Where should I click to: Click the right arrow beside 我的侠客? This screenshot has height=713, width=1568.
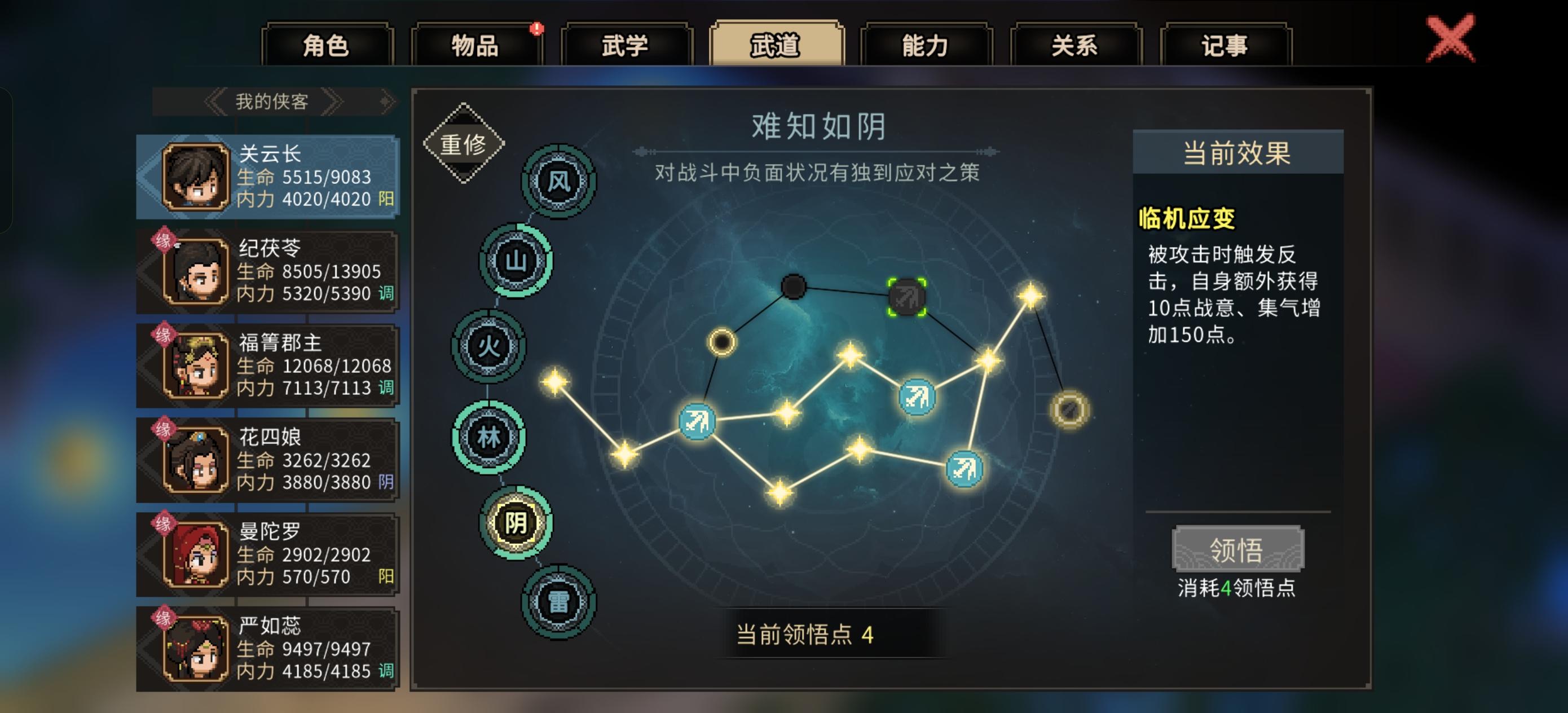point(332,102)
